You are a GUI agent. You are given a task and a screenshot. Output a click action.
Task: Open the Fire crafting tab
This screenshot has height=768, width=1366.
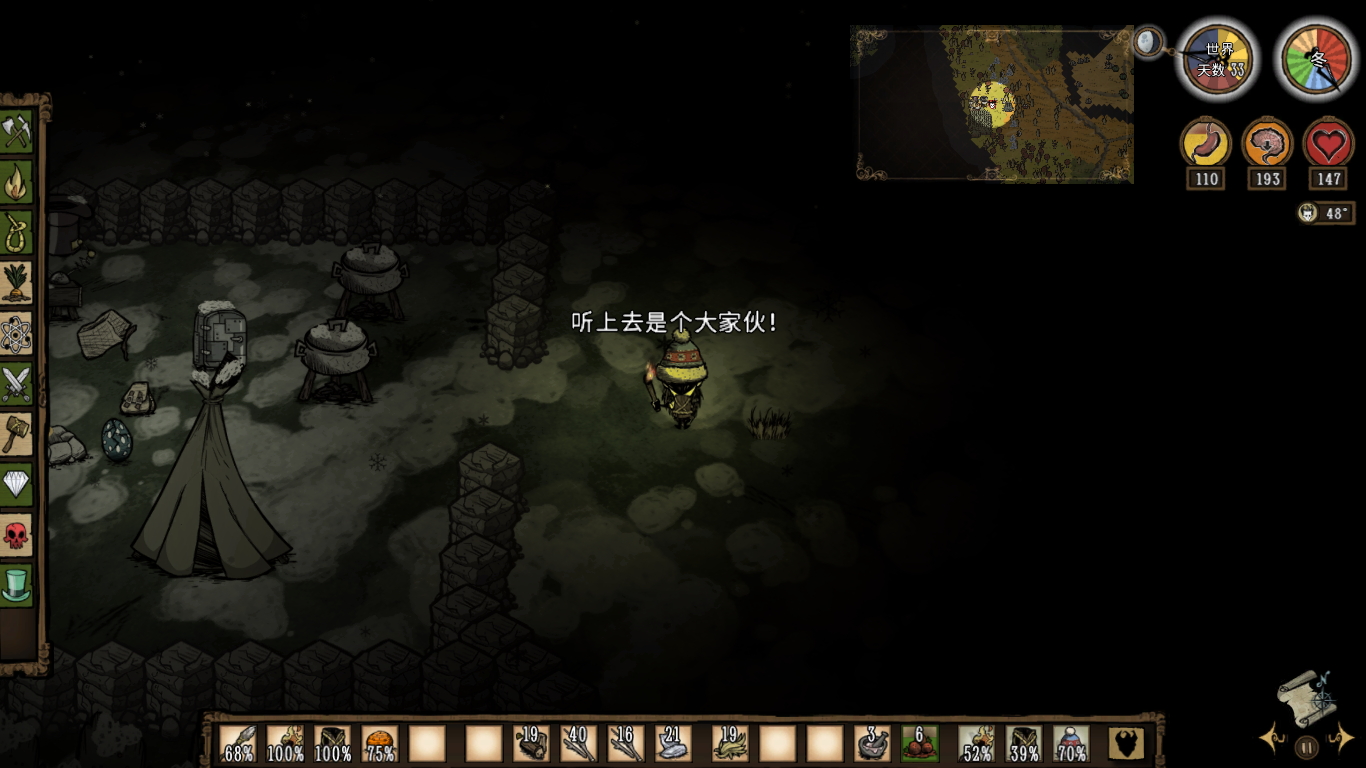pyautogui.click(x=17, y=182)
